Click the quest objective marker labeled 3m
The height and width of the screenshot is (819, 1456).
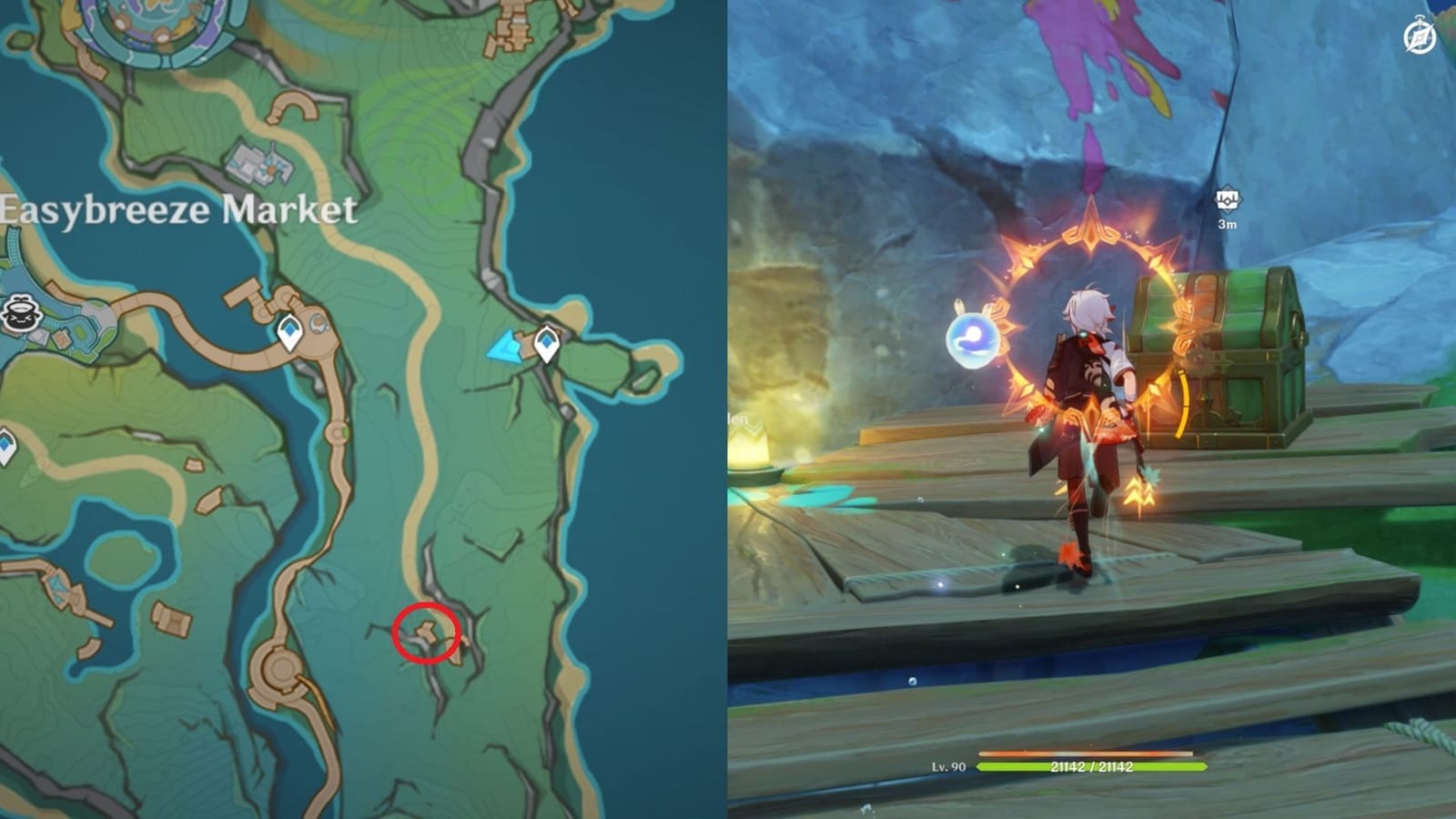pyautogui.click(x=1228, y=200)
